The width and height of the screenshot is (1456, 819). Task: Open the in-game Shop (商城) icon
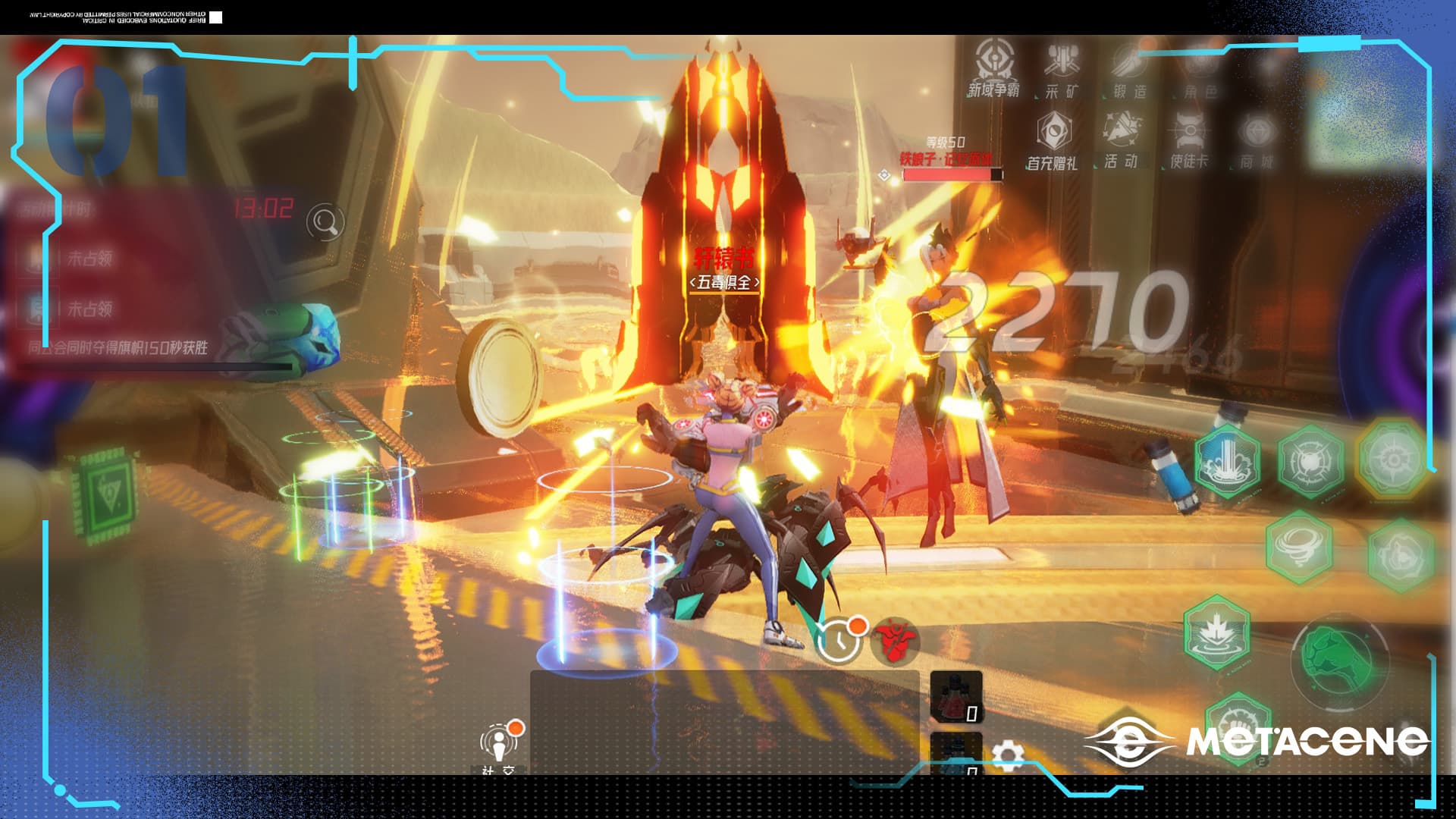pos(1257,133)
